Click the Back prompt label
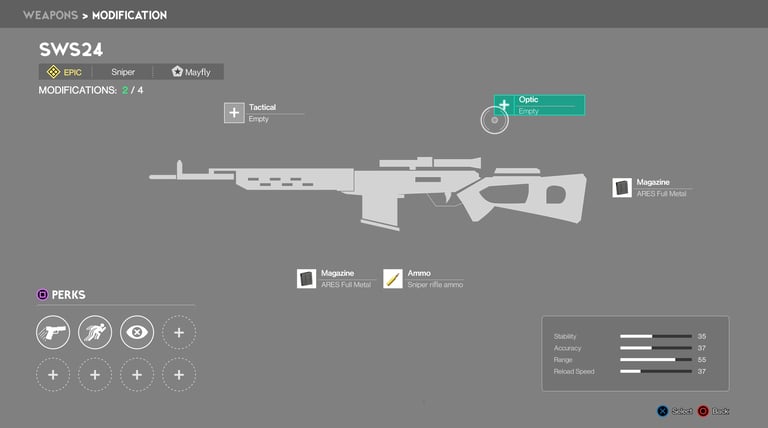768x428 pixels. point(720,411)
